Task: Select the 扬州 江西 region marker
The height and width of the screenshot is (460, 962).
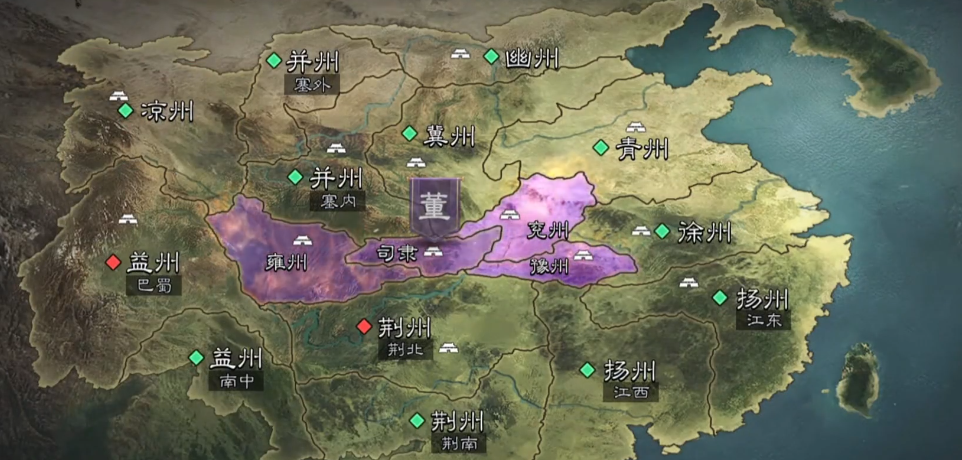Action: tap(587, 369)
